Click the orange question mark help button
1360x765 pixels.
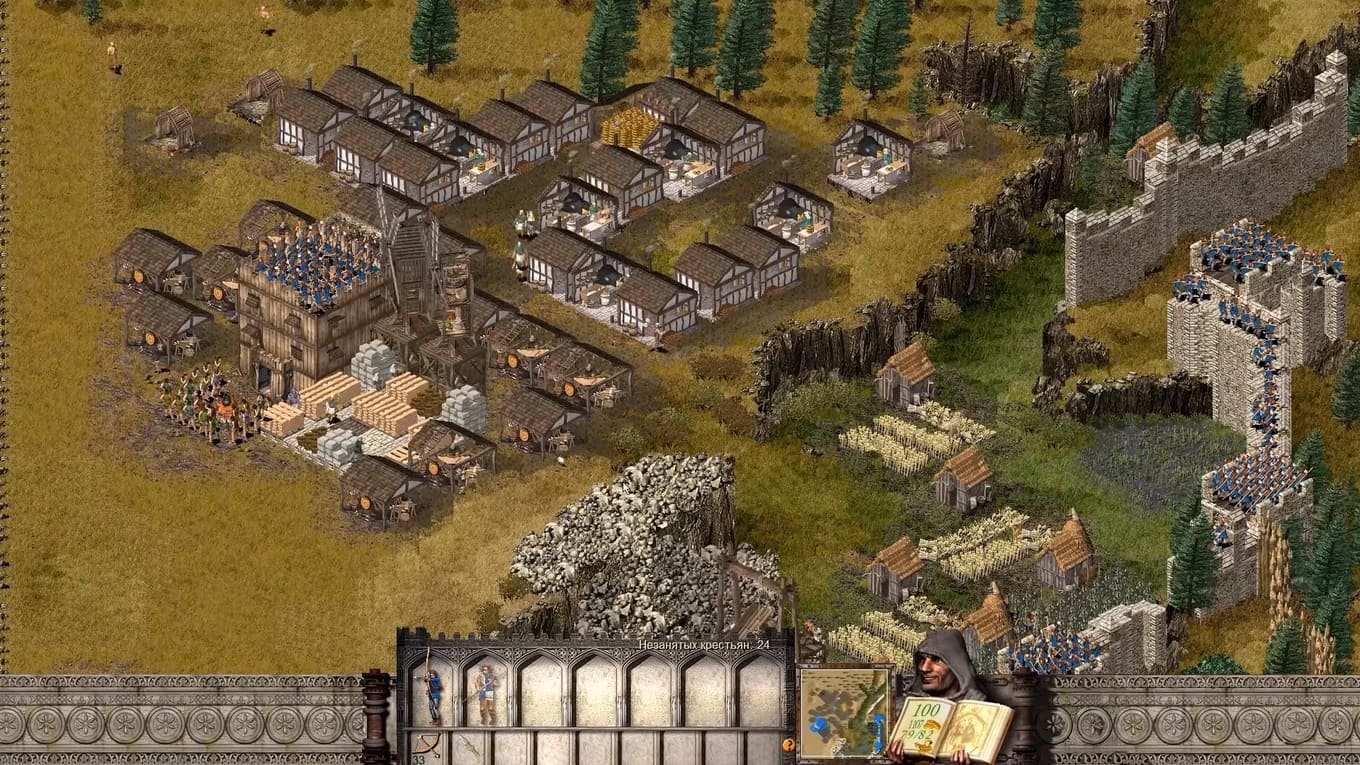click(788, 745)
